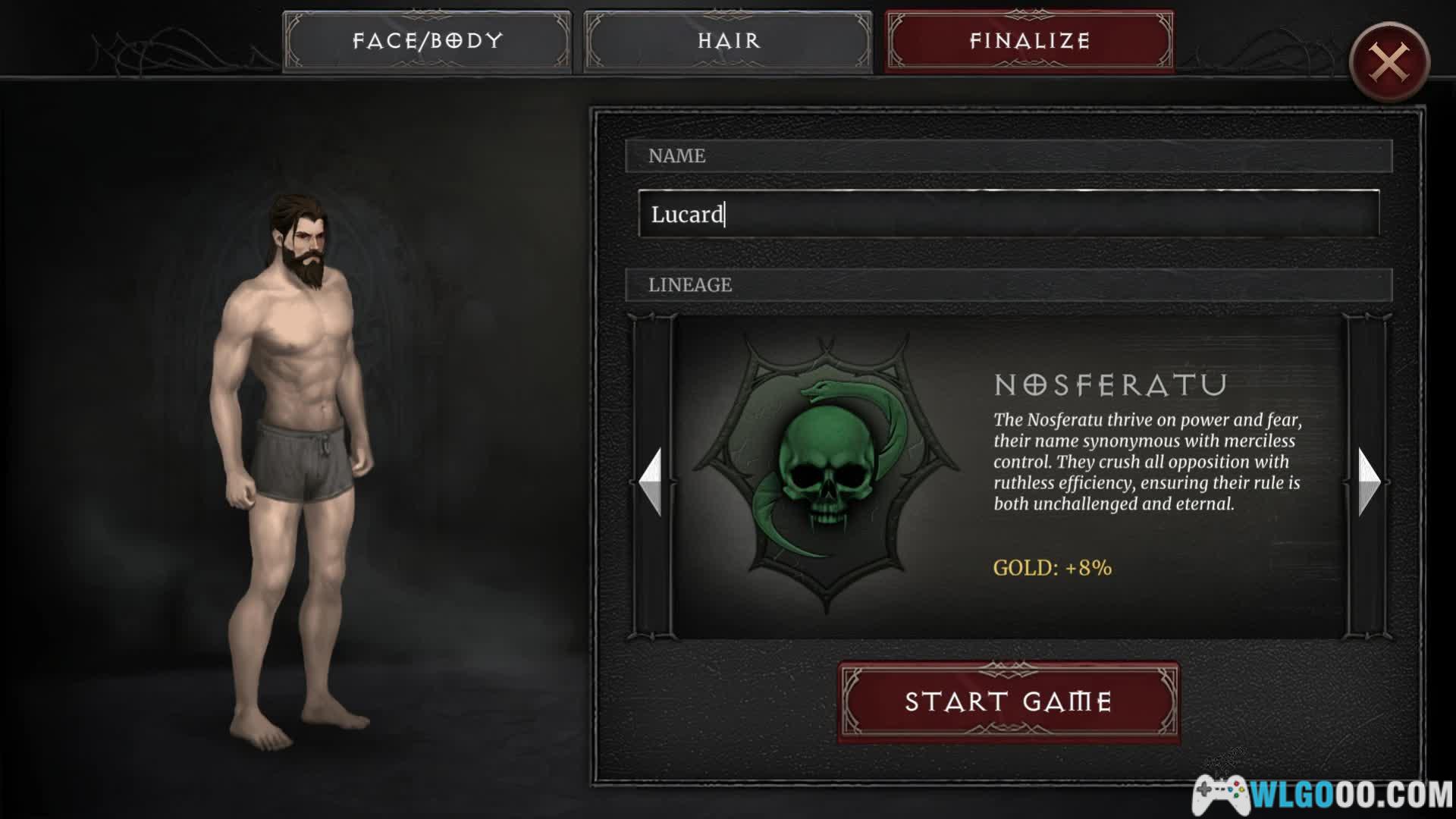This screenshot has height=819, width=1456.
Task: Start the game
Action: point(1009,702)
